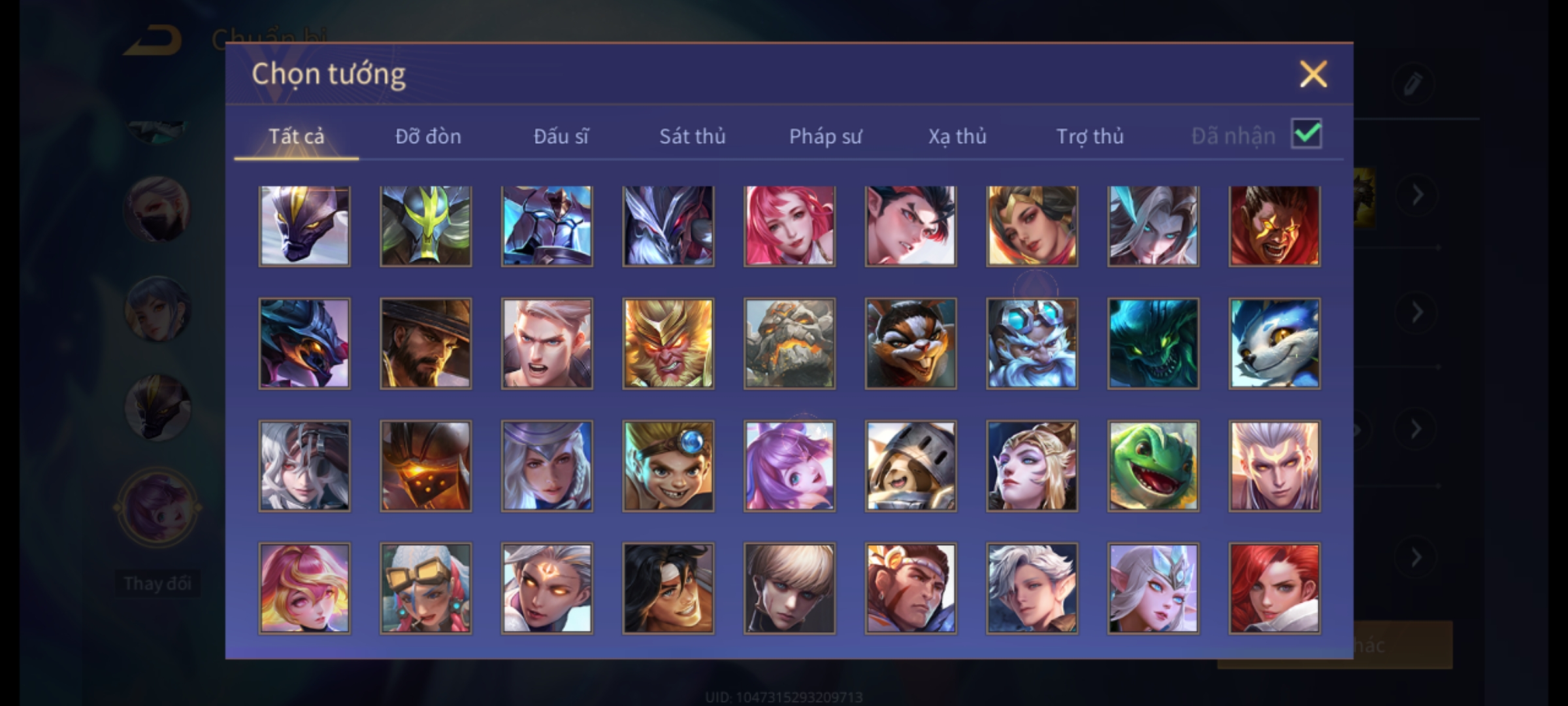Select the Pháp sư category tab
1568x706 pixels.
click(825, 136)
